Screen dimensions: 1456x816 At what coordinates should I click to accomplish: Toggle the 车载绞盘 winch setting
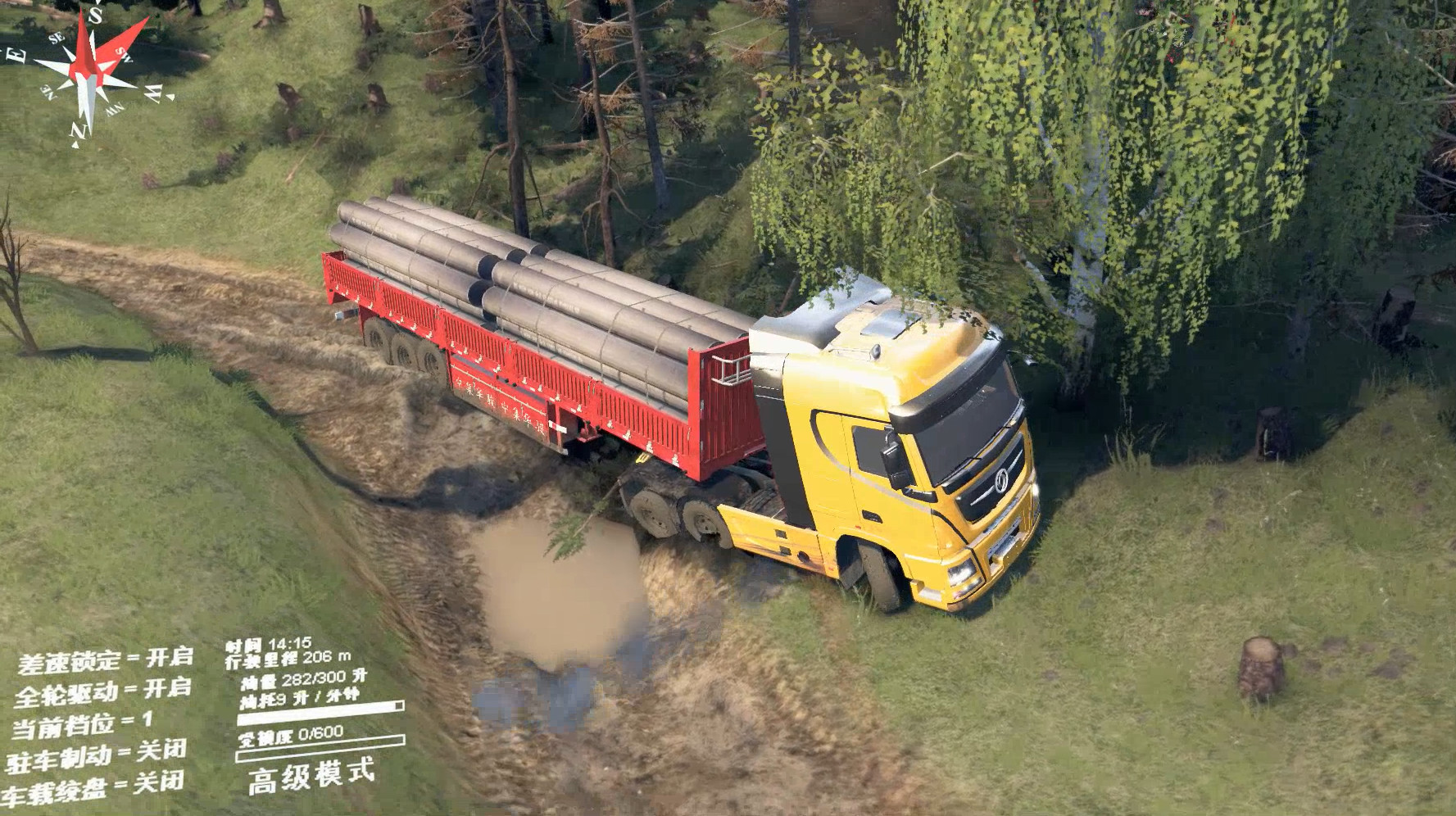(93, 787)
